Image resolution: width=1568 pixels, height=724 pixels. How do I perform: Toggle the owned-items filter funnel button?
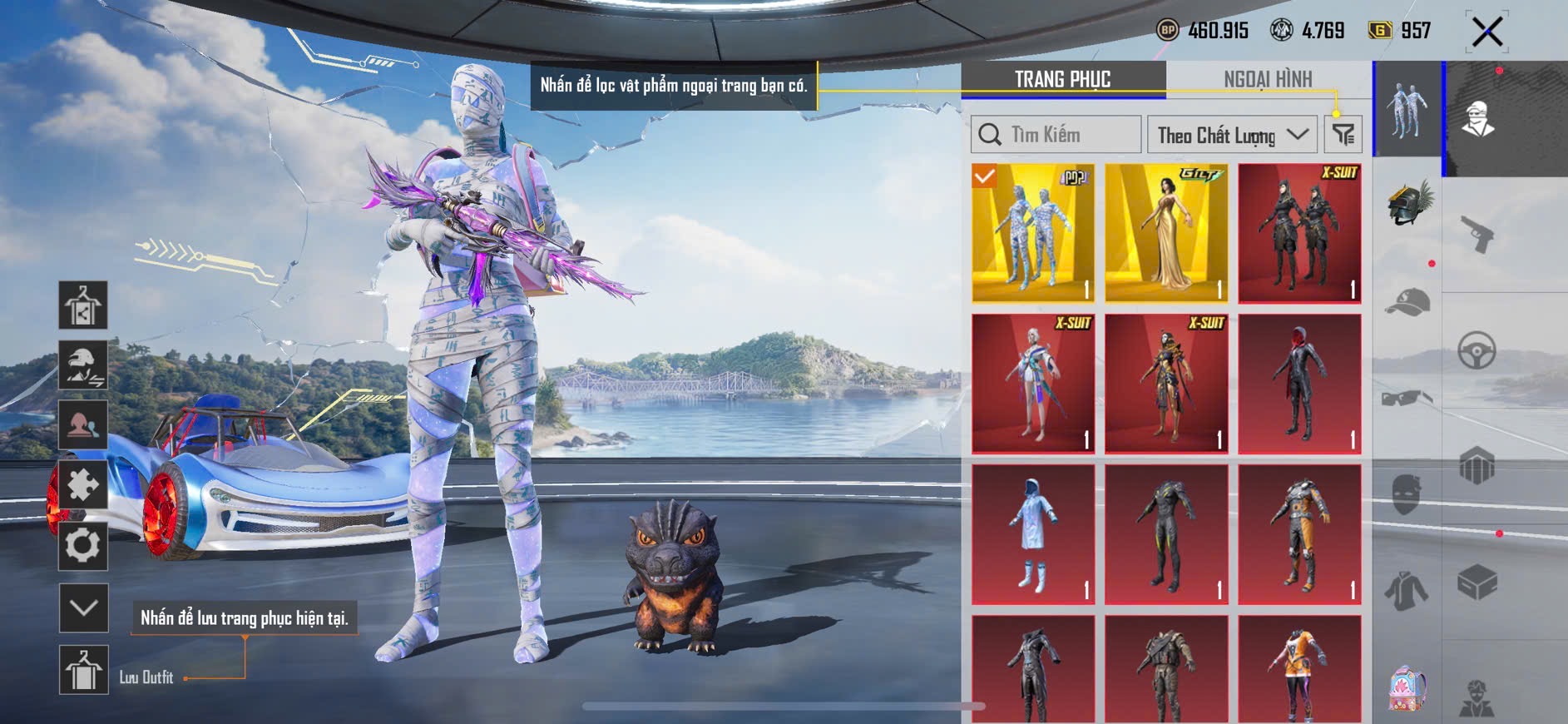[x=1343, y=135]
